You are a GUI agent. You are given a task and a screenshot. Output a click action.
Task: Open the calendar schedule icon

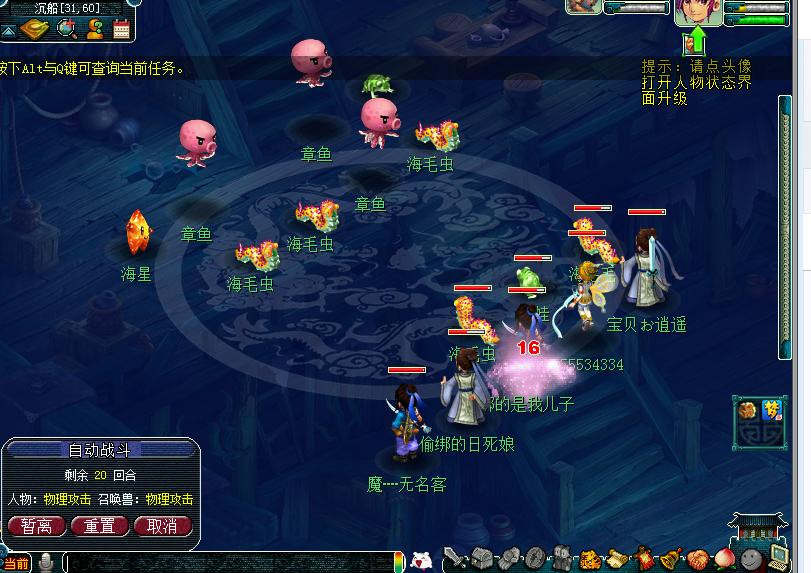(x=122, y=30)
